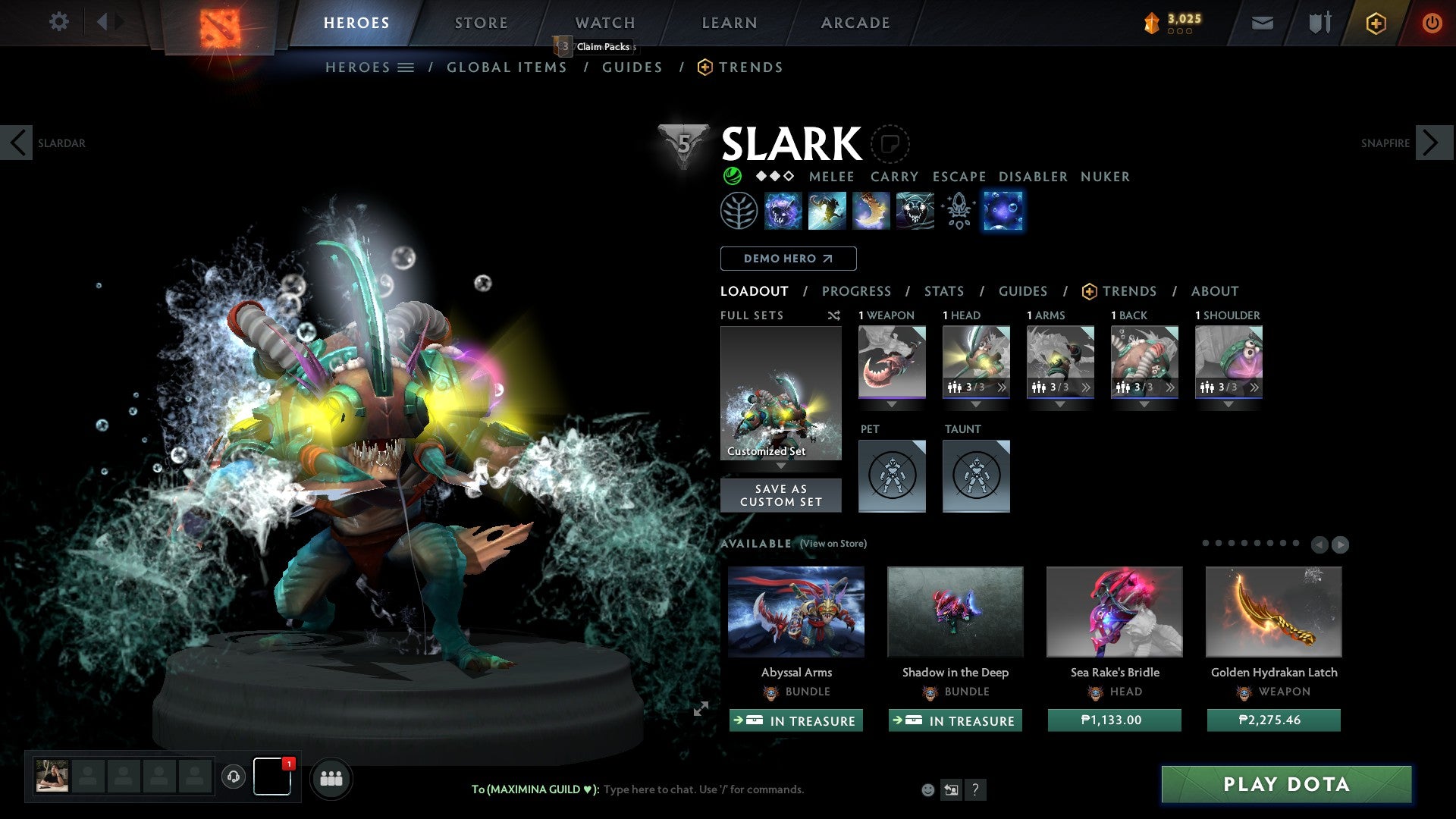Buy the Golden Hydrakan Latch weapon
This screenshot has width=1456, height=819.
(x=1273, y=720)
